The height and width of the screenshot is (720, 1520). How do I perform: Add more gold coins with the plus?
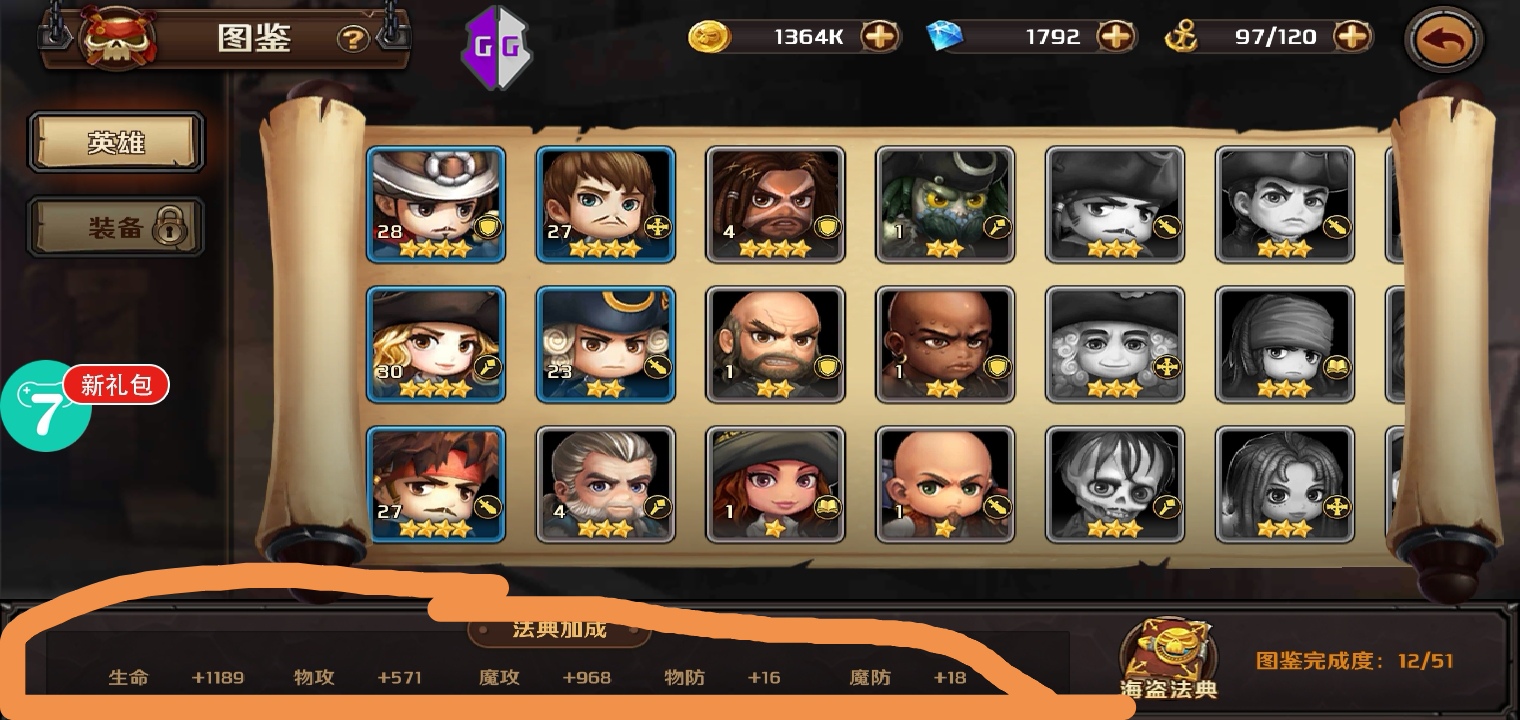pyautogui.click(x=880, y=37)
